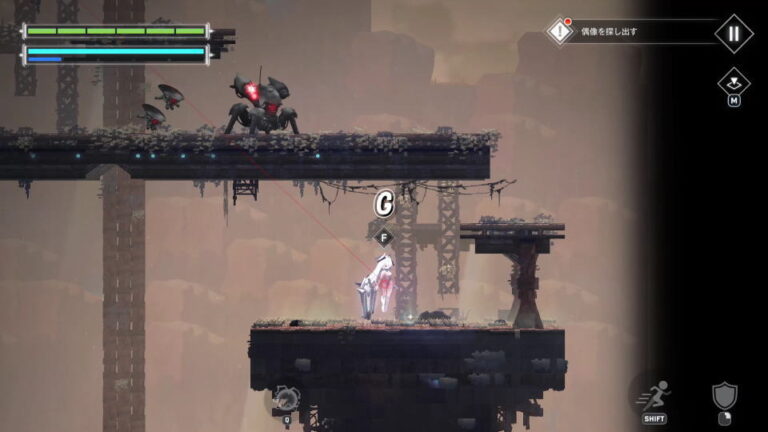Pause the game with the pause button

coord(733,33)
